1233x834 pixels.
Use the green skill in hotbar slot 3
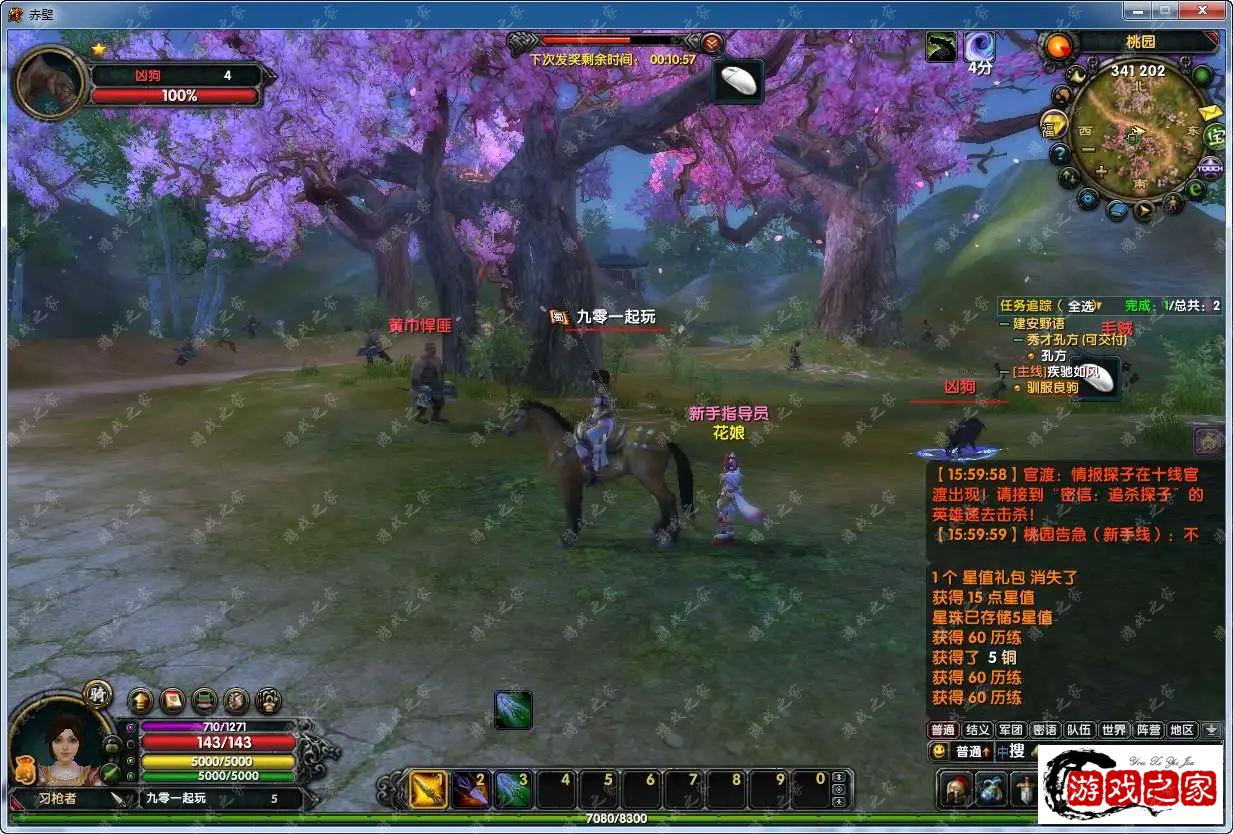[512, 790]
